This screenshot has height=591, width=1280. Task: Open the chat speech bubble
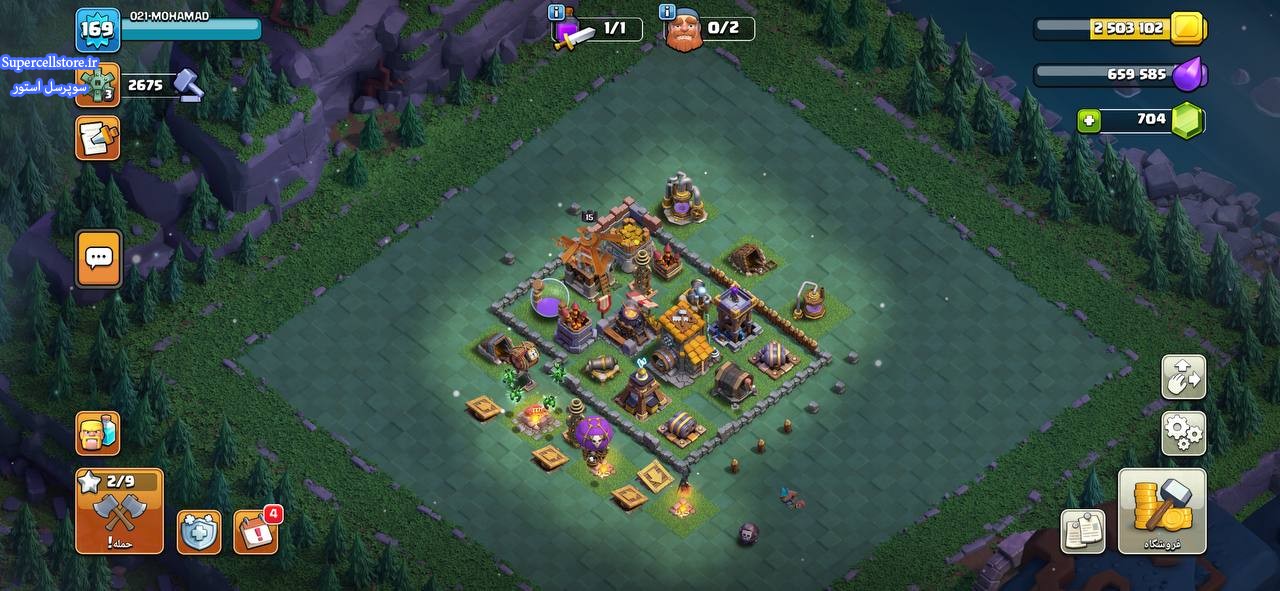click(x=98, y=258)
